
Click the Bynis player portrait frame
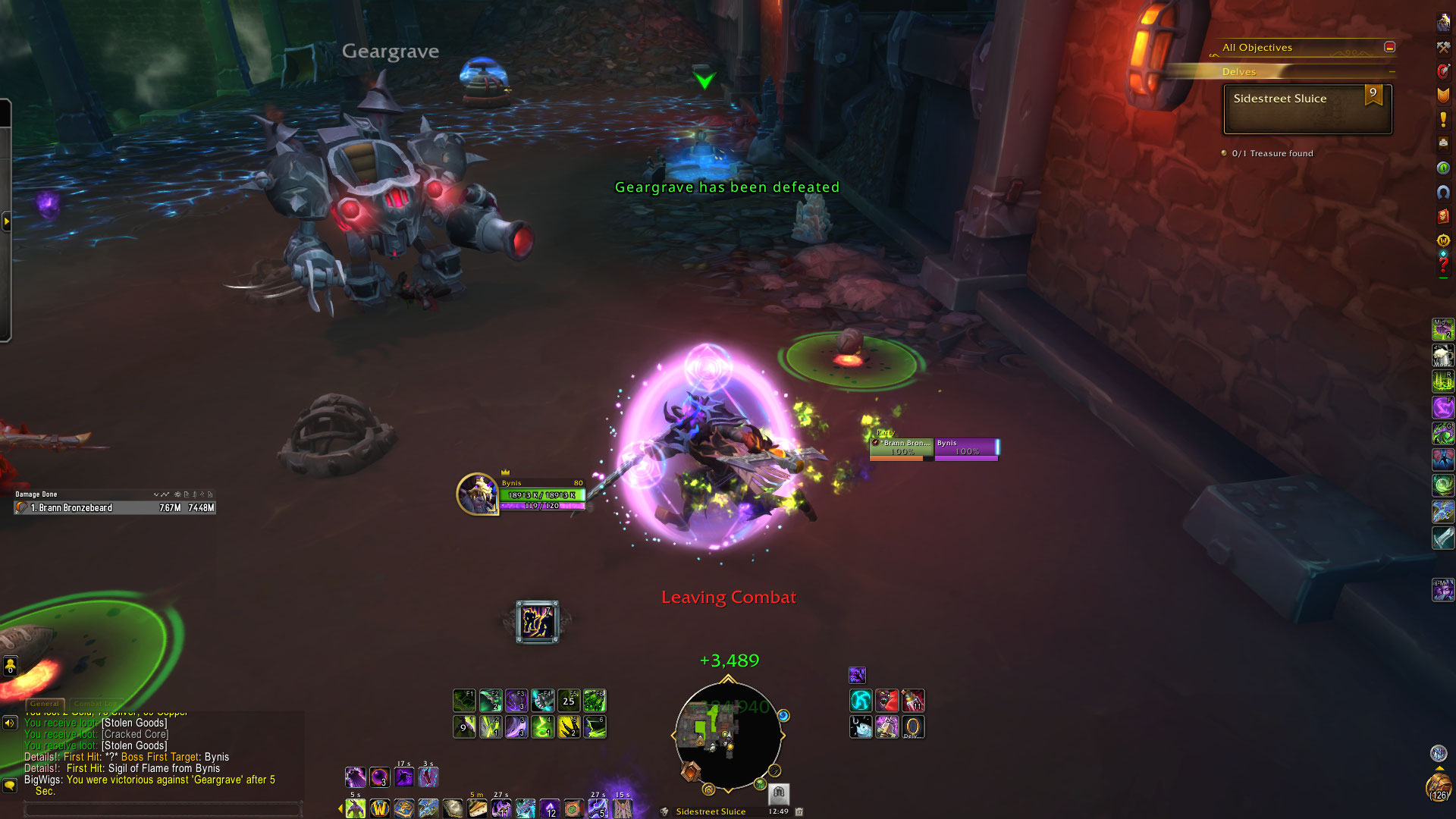(x=477, y=494)
